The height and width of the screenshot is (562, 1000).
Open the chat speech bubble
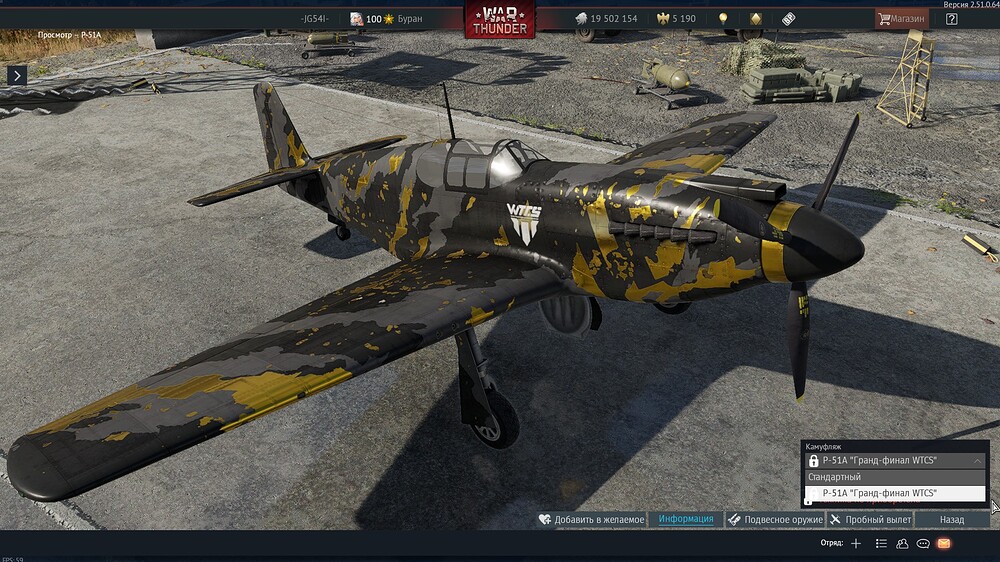coord(923,543)
